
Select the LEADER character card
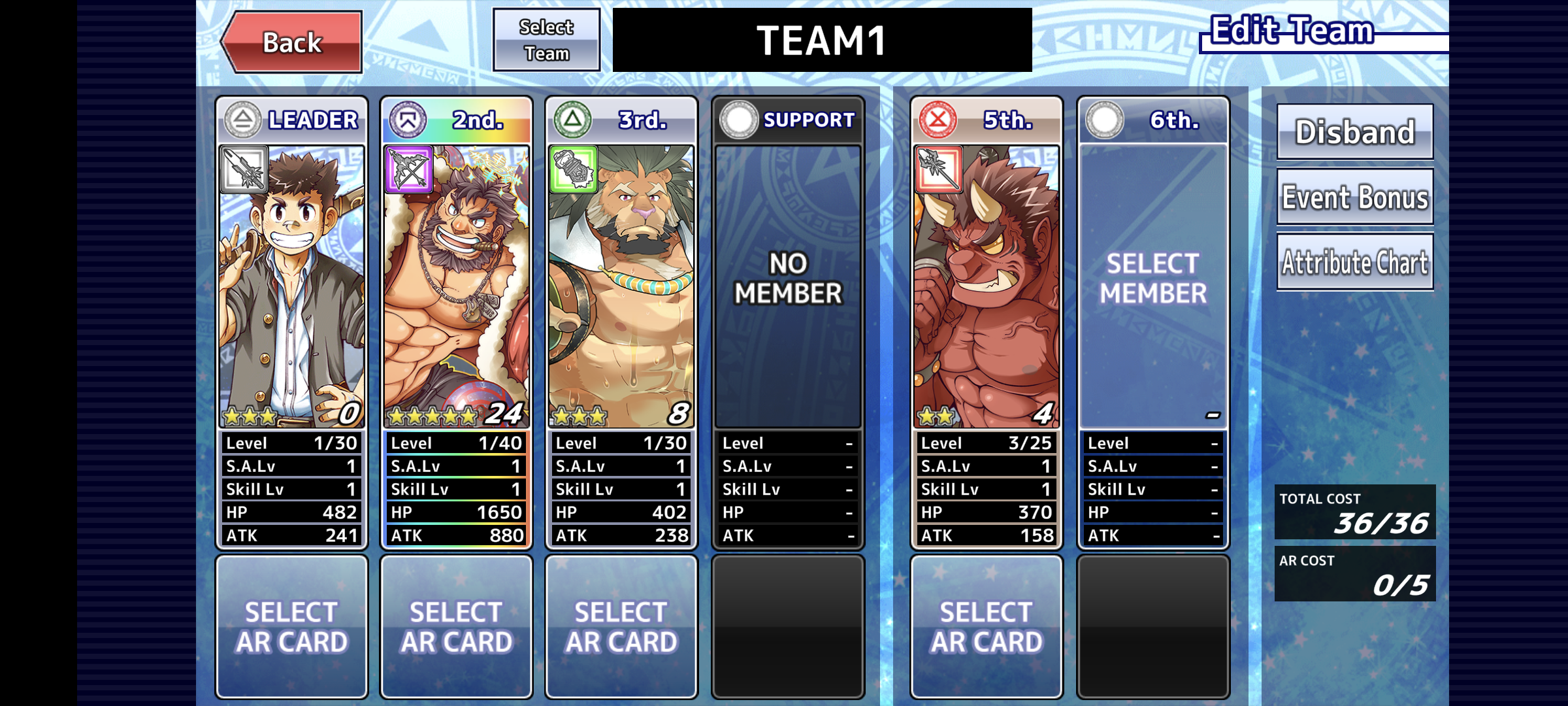coord(291,286)
